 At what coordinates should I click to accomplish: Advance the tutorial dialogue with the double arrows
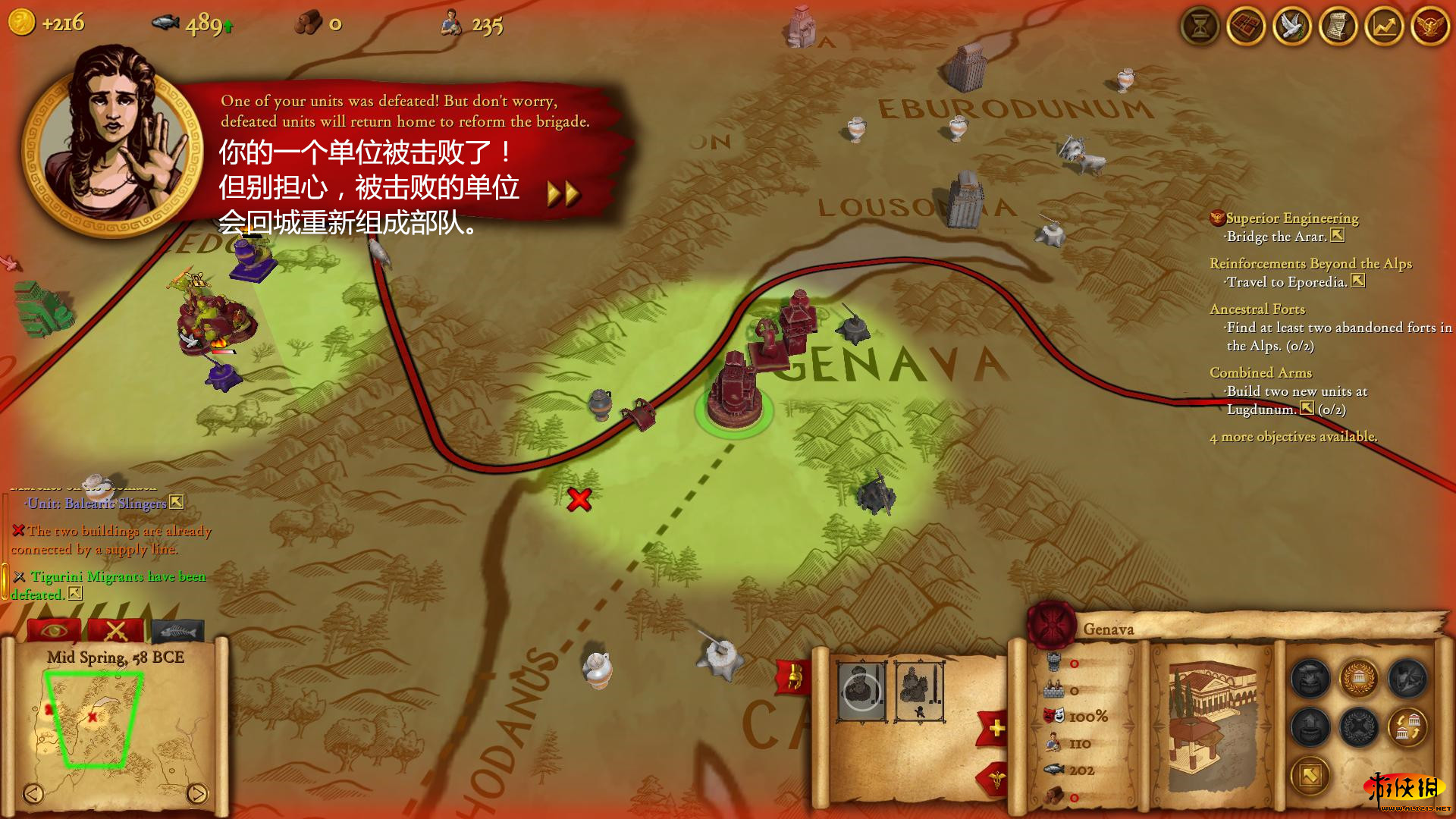coord(563,194)
